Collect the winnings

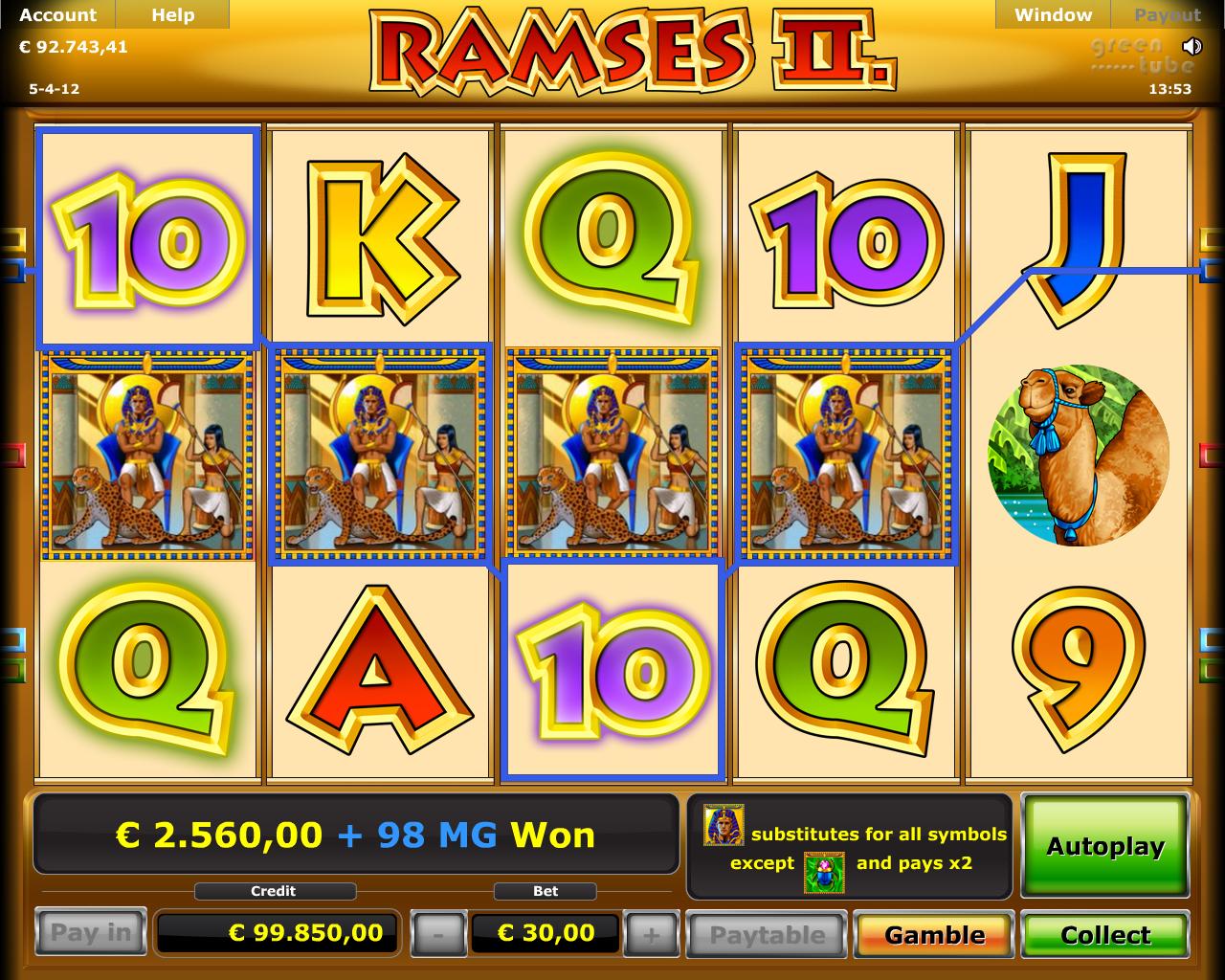click(x=1105, y=934)
